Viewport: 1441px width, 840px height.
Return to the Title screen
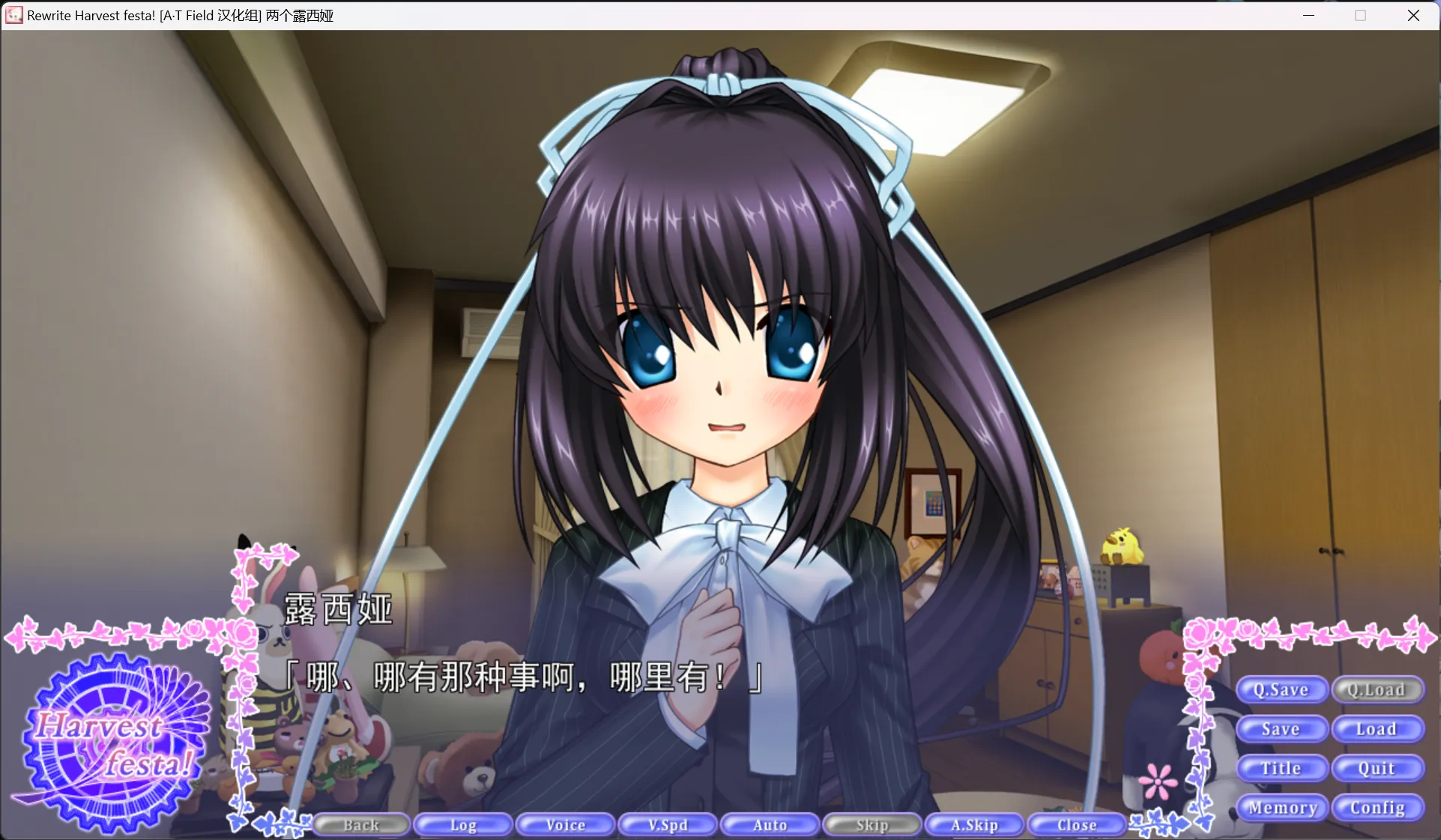(x=1281, y=768)
